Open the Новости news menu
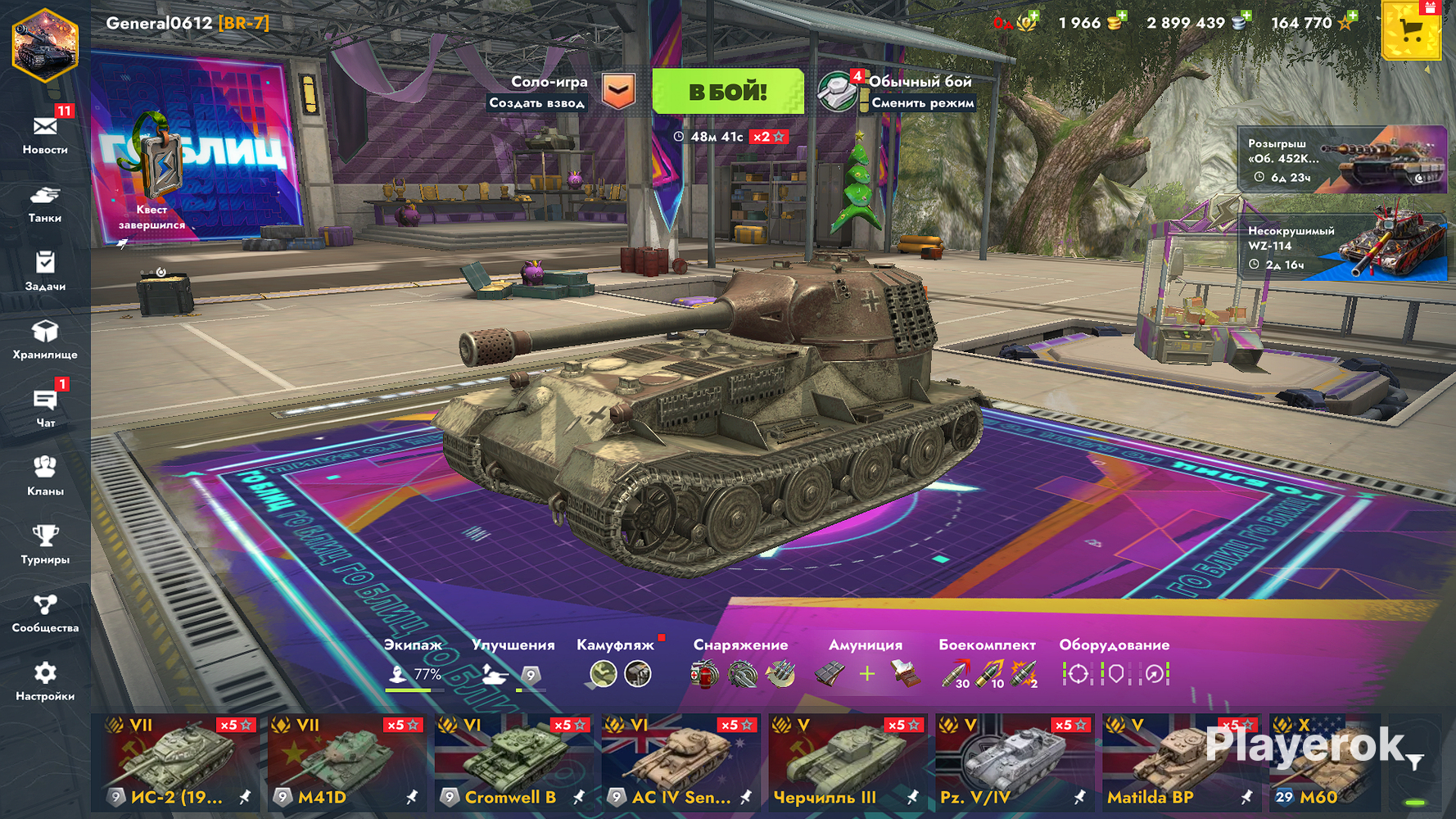The width and height of the screenshot is (1456, 819). [x=45, y=134]
